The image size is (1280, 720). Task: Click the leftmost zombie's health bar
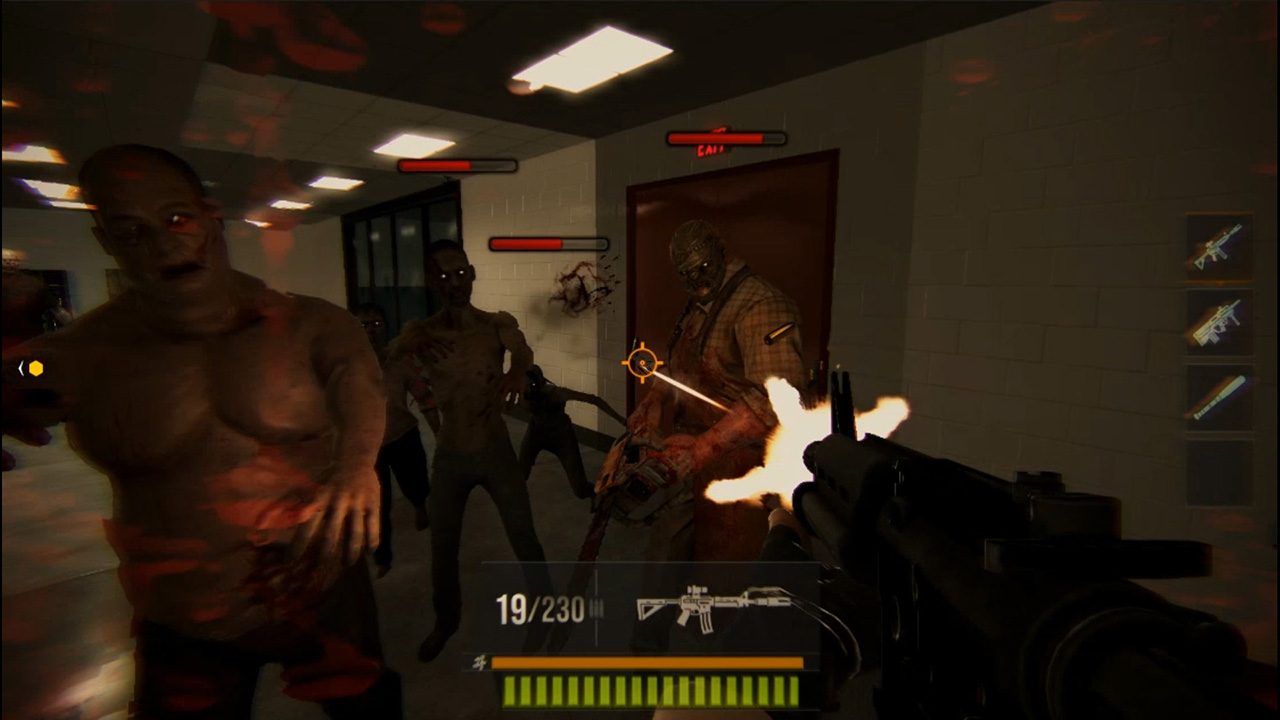tap(457, 165)
